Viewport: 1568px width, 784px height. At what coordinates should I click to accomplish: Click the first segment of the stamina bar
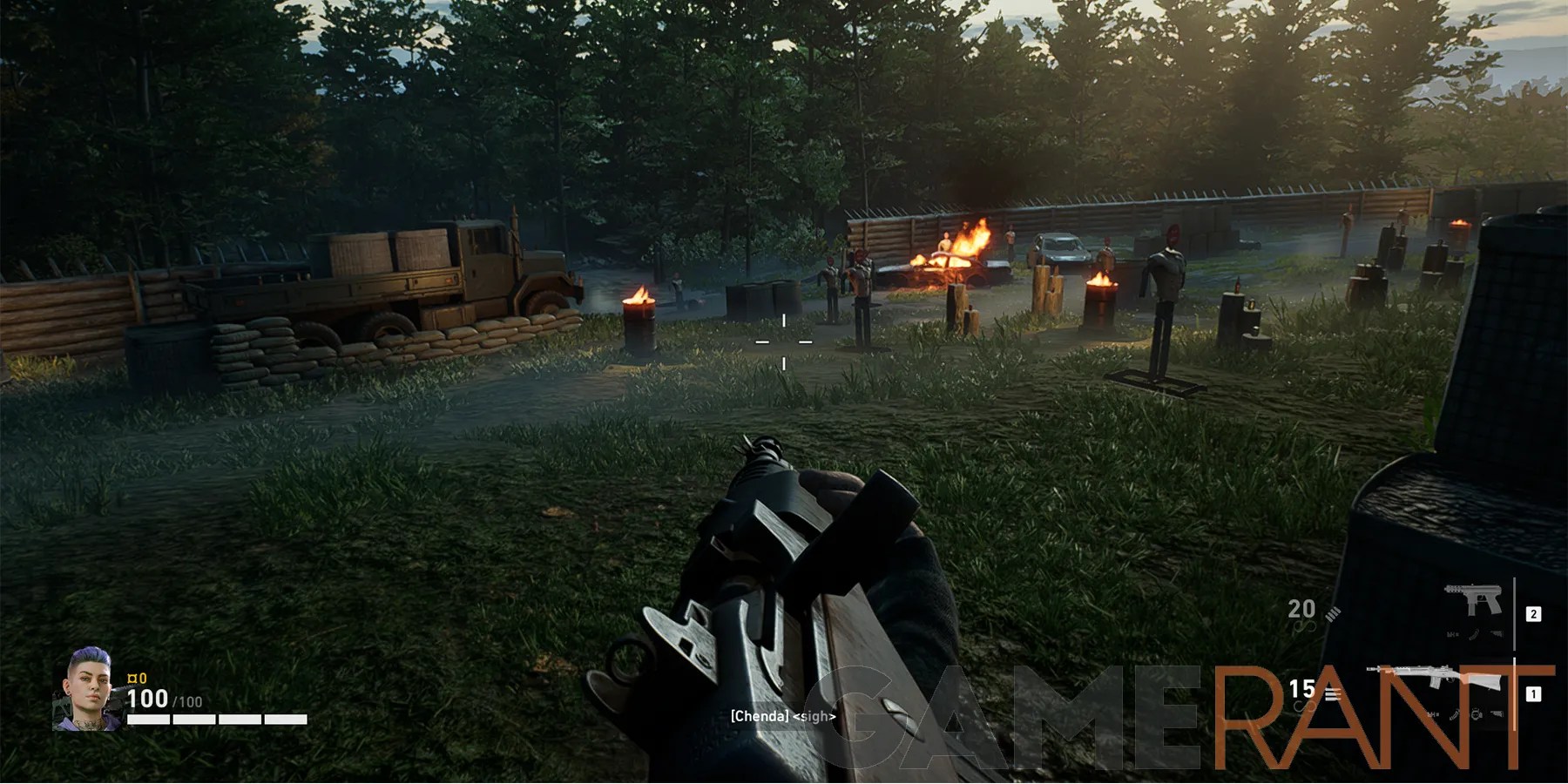tap(148, 719)
